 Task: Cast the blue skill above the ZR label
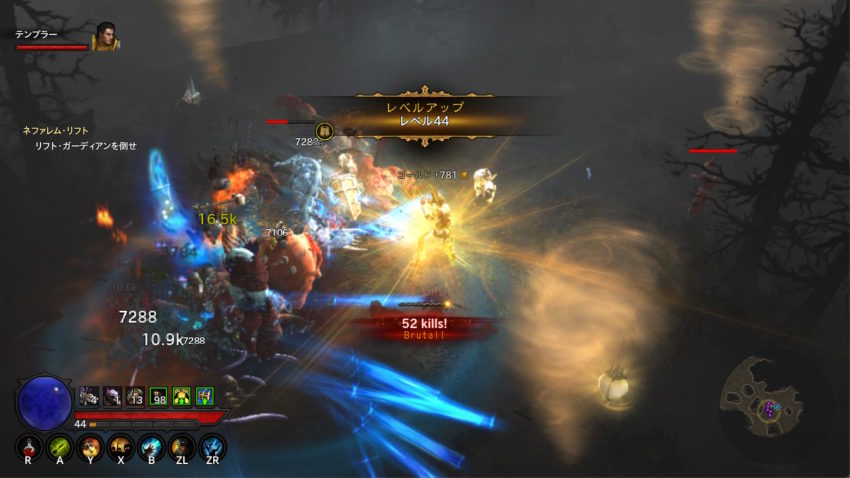pos(212,446)
